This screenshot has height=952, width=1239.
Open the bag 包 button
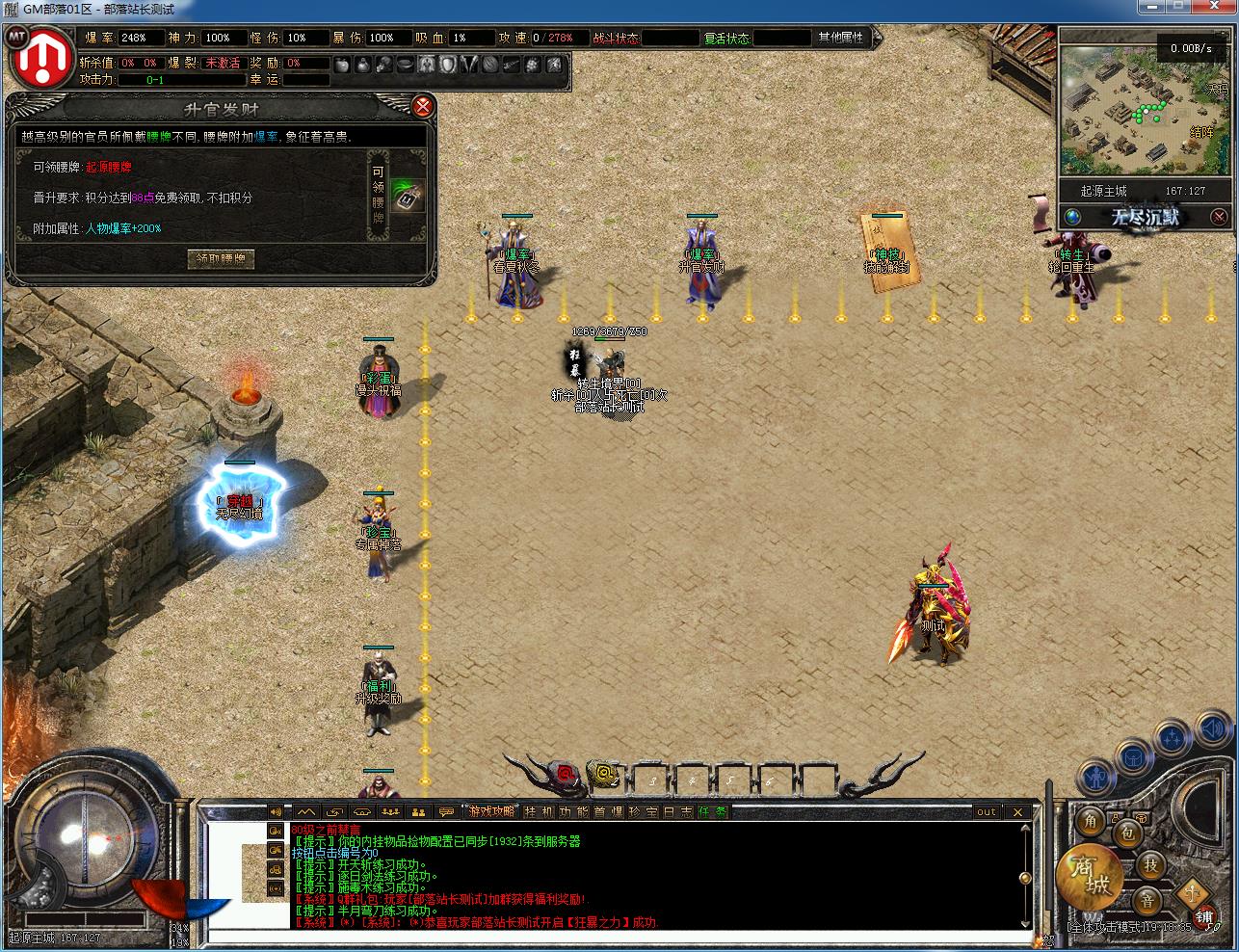1127,833
